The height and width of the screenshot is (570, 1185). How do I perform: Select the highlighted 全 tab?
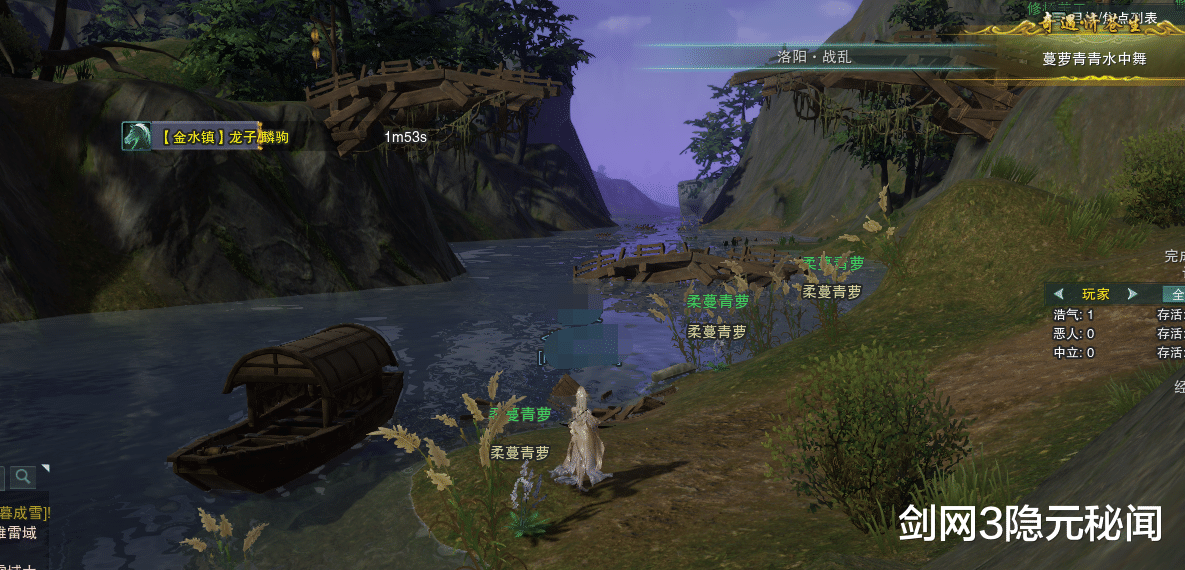[x=1175, y=294]
